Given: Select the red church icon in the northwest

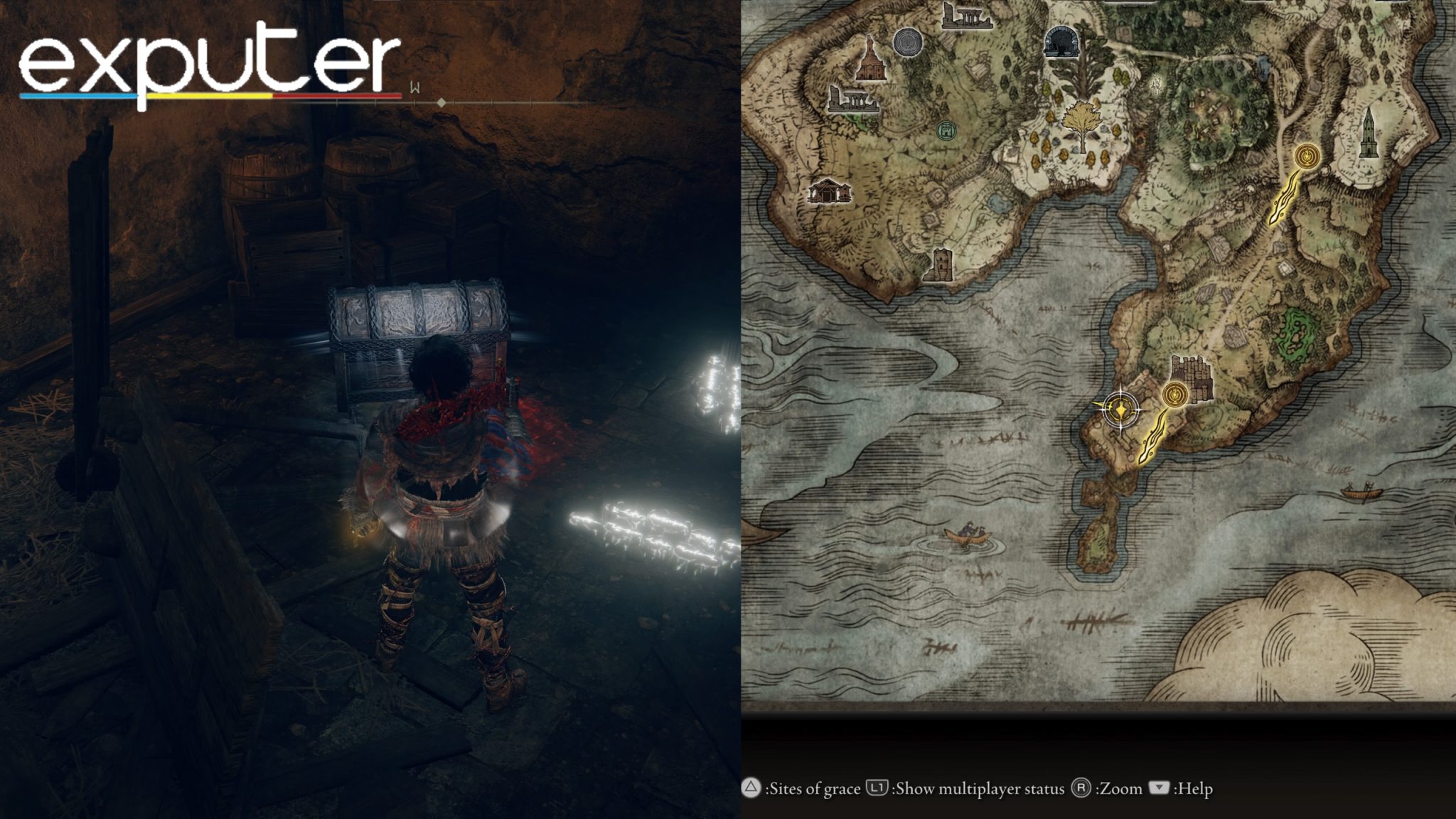Looking at the screenshot, I should point(870,63).
